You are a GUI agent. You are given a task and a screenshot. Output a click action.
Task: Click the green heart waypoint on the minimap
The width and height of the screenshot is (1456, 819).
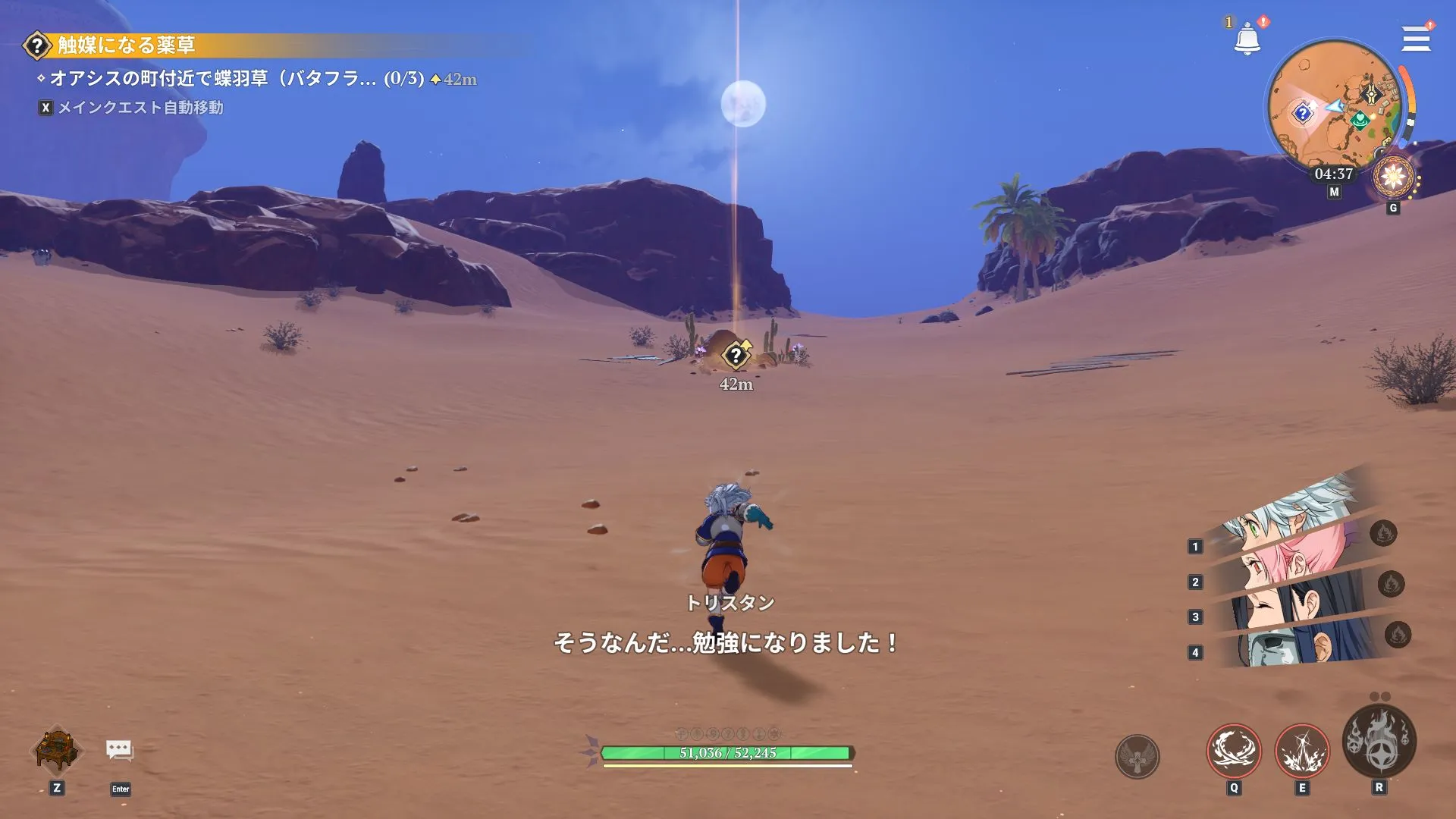[1361, 119]
